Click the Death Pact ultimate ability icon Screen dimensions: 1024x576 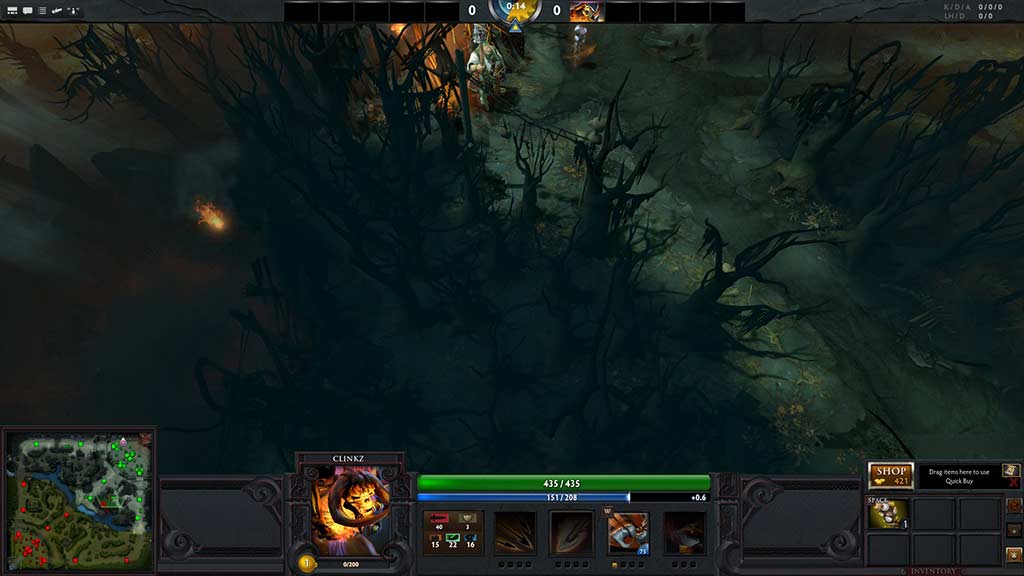point(685,532)
